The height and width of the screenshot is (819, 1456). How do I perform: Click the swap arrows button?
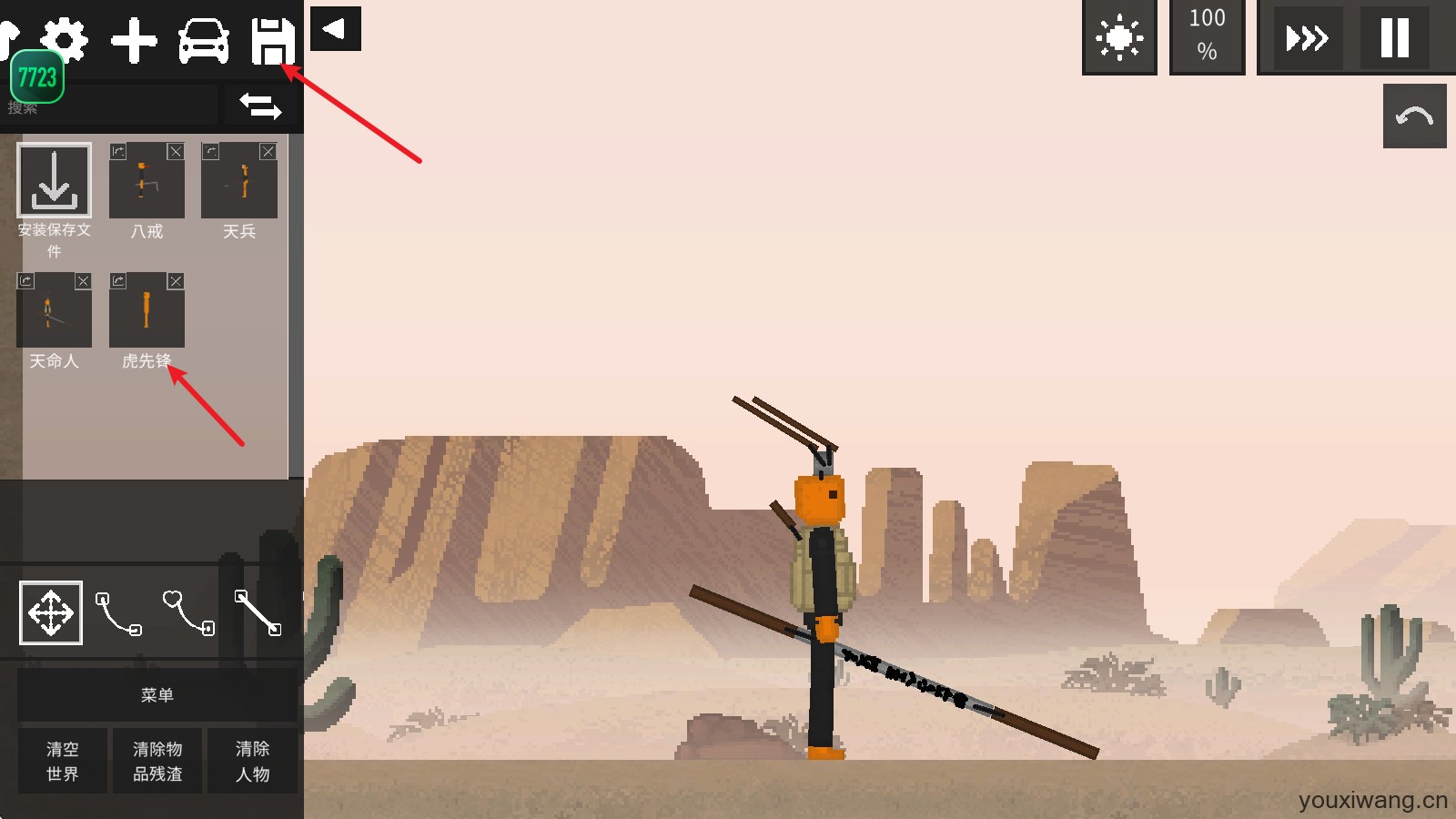click(260, 106)
